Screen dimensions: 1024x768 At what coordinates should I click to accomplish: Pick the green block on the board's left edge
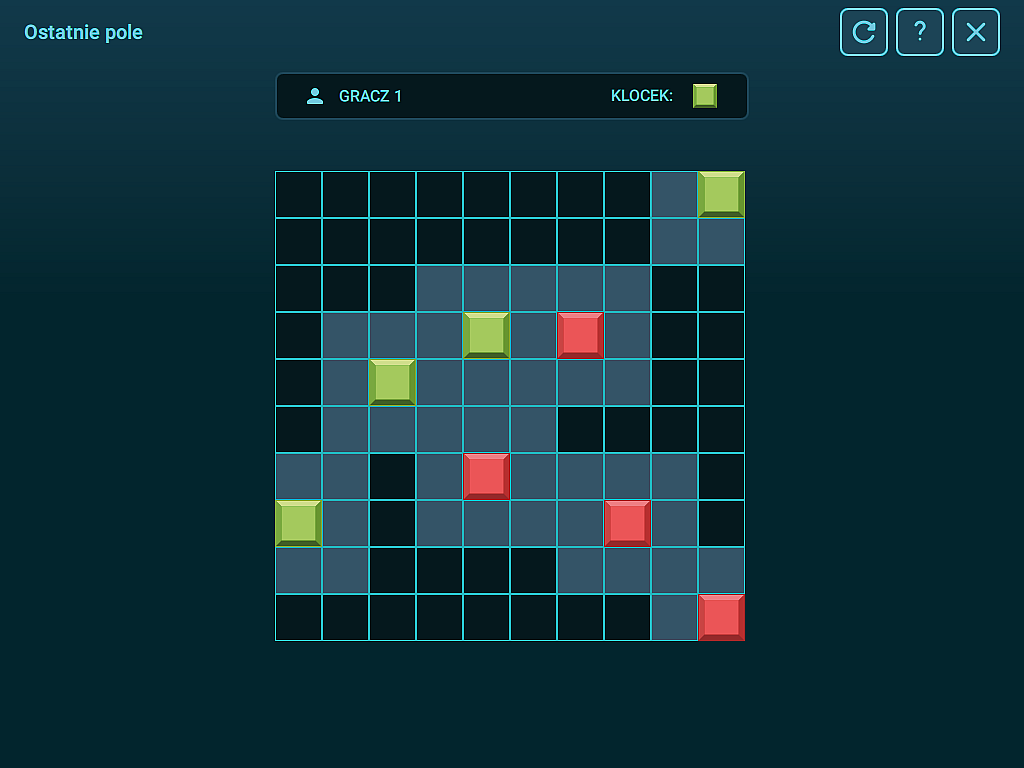[x=298, y=523]
